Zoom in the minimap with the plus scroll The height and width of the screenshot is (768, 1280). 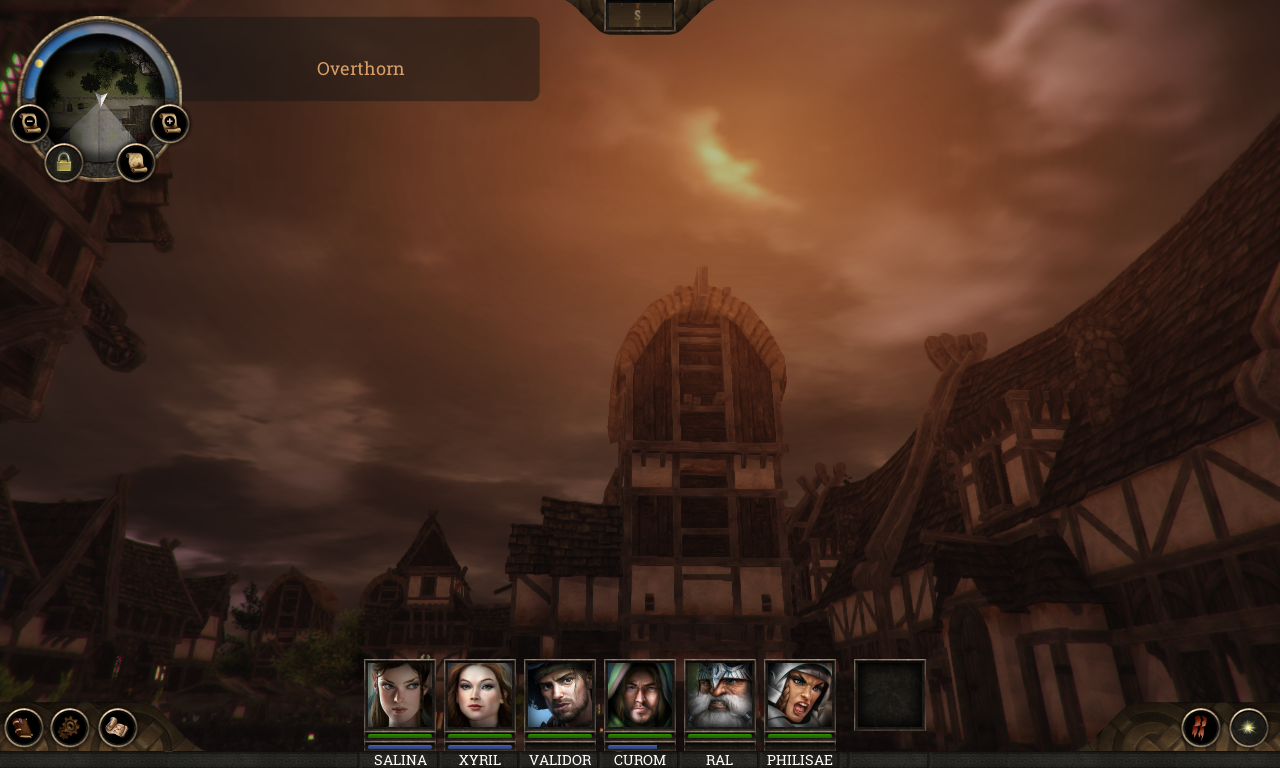pyautogui.click(x=169, y=122)
